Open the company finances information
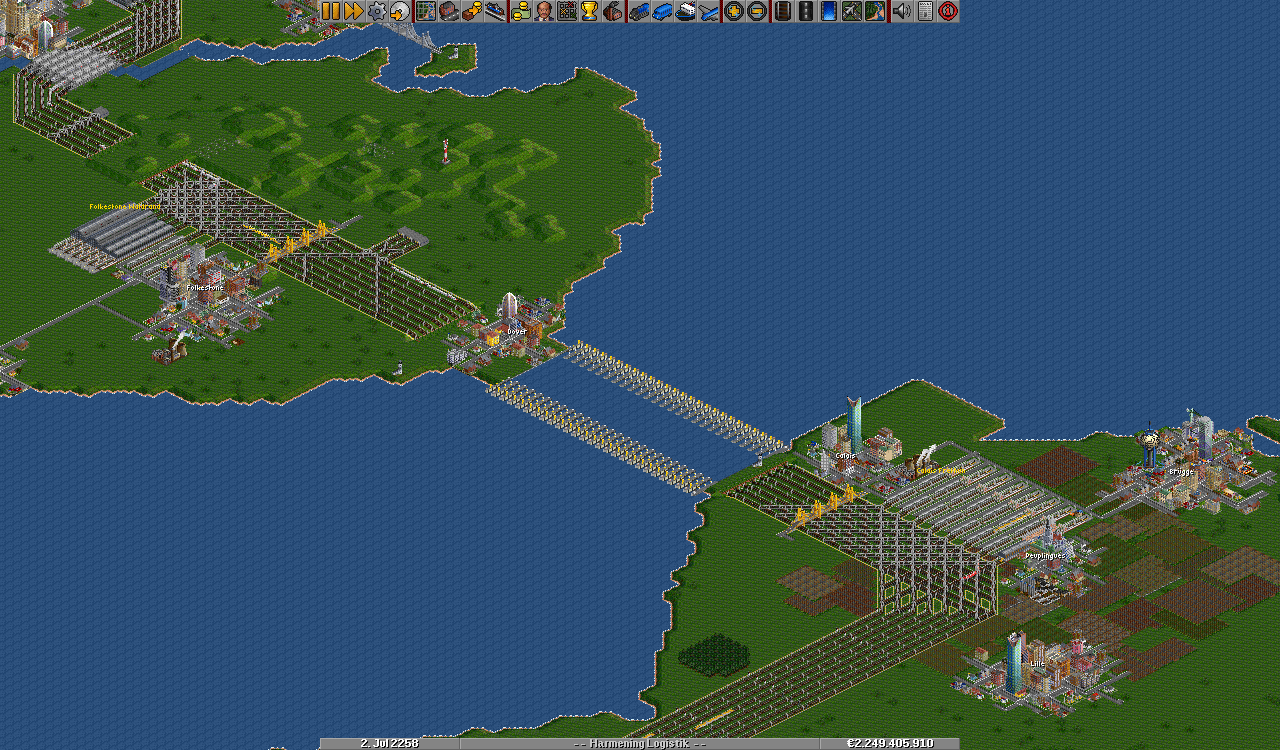Screen dimensions: 1280x750 coord(520,11)
